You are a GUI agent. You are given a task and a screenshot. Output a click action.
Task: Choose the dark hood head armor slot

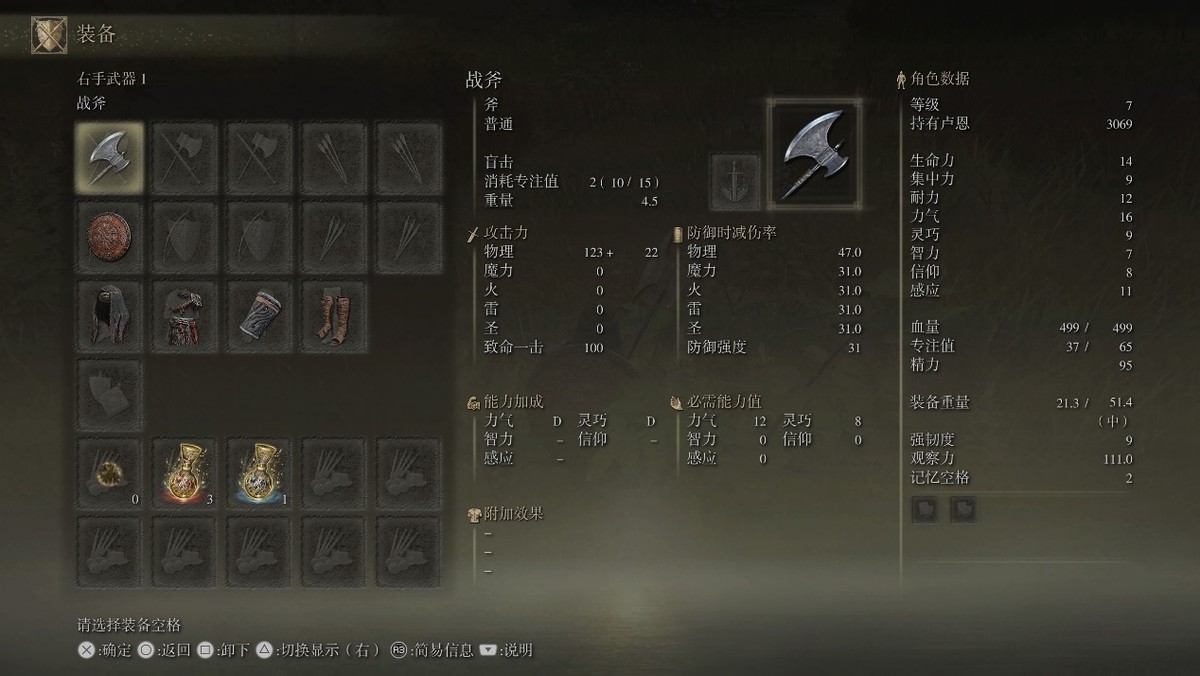coord(110,313)
